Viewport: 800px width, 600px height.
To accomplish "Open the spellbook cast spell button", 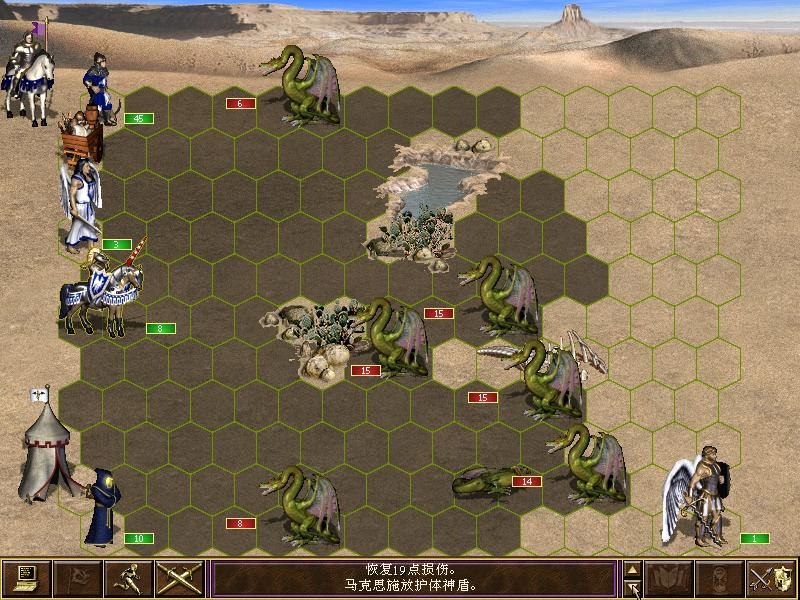I will tap(669, 578).
